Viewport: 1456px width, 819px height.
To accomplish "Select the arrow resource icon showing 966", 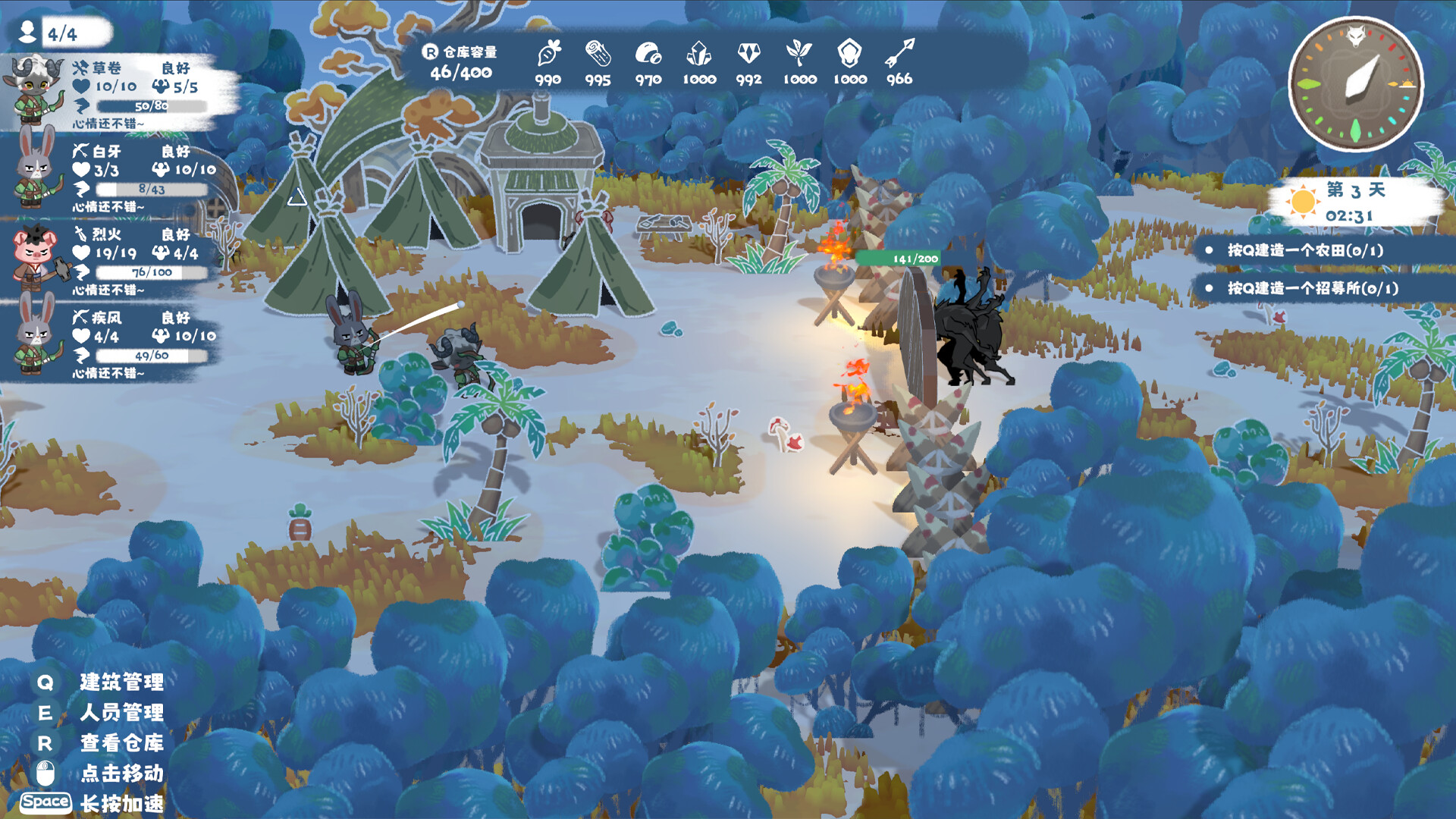I will tap(899, 55).
